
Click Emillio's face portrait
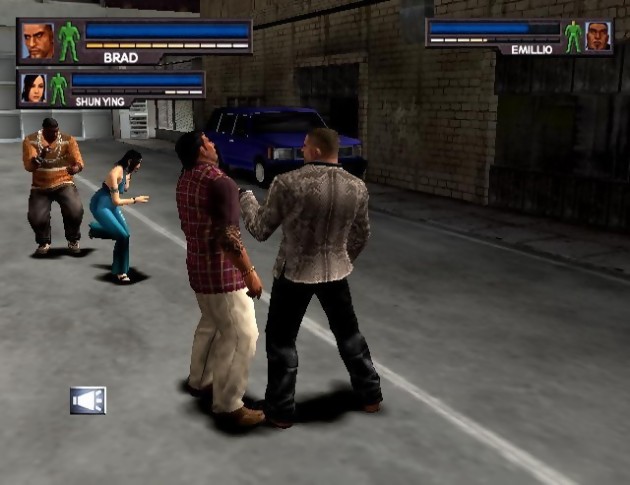click(597, 35)
